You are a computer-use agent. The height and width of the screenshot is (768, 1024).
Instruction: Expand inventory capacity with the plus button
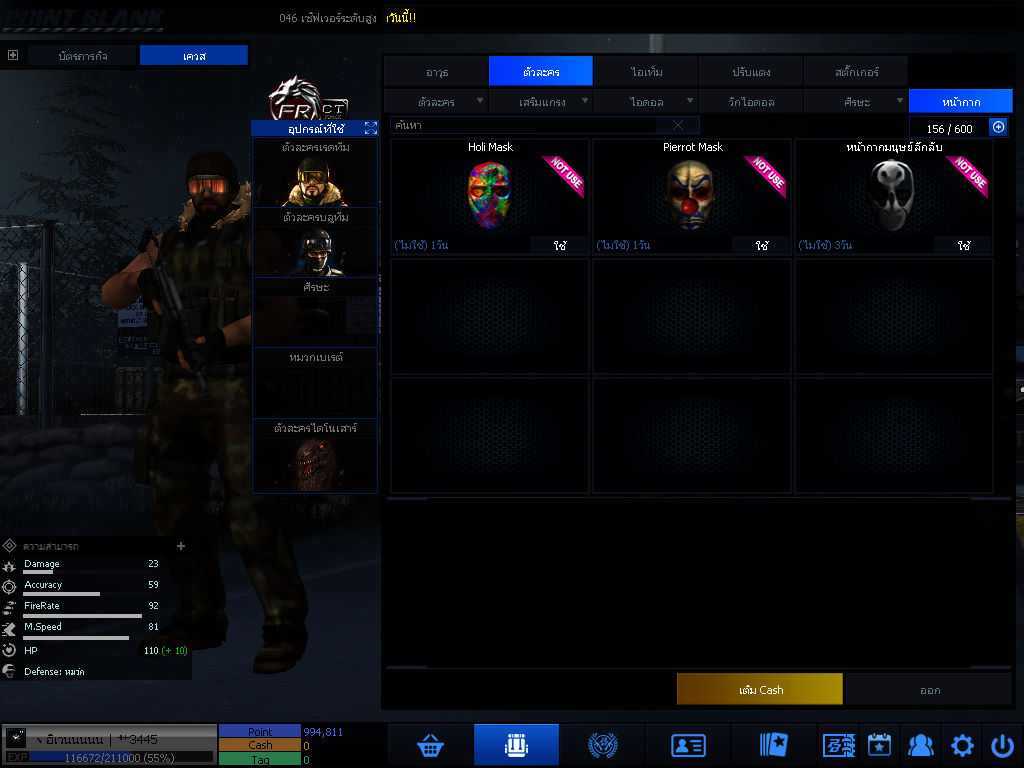[998, 127]
